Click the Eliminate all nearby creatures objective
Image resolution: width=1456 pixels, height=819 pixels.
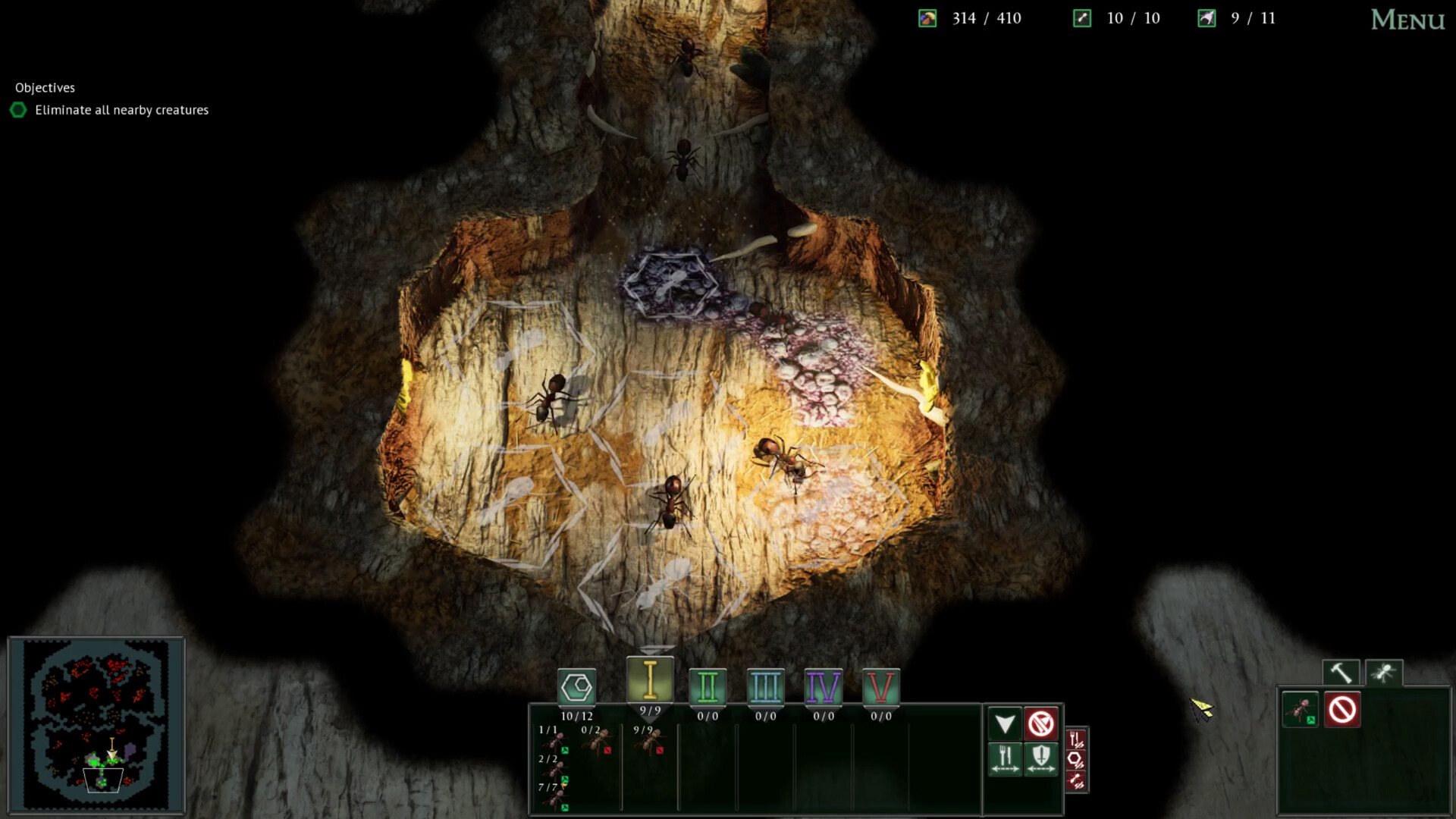pyautogui.click(x=120, y=110)
